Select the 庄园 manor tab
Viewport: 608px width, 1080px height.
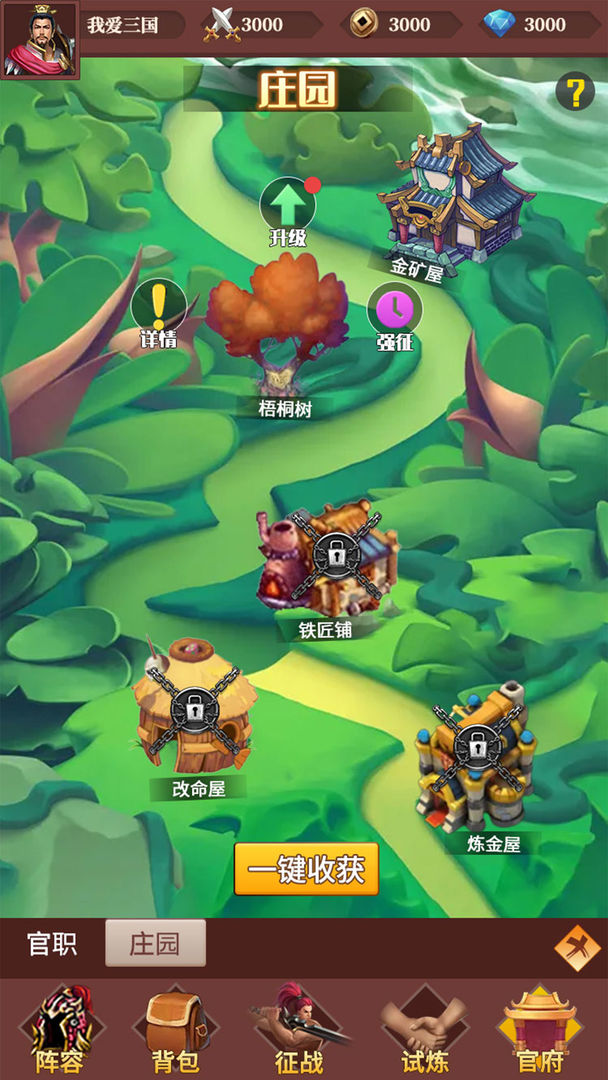click(x=155, y=944)
